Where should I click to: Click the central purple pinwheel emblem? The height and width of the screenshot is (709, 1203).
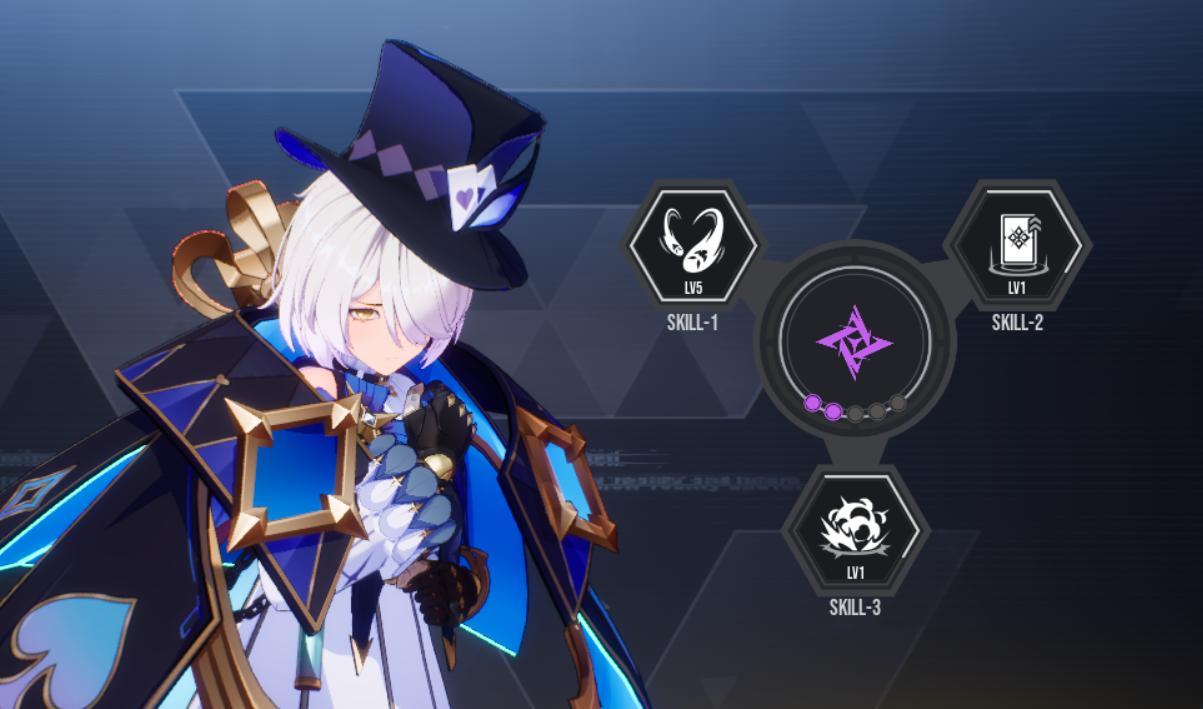[x=854, y=343]
